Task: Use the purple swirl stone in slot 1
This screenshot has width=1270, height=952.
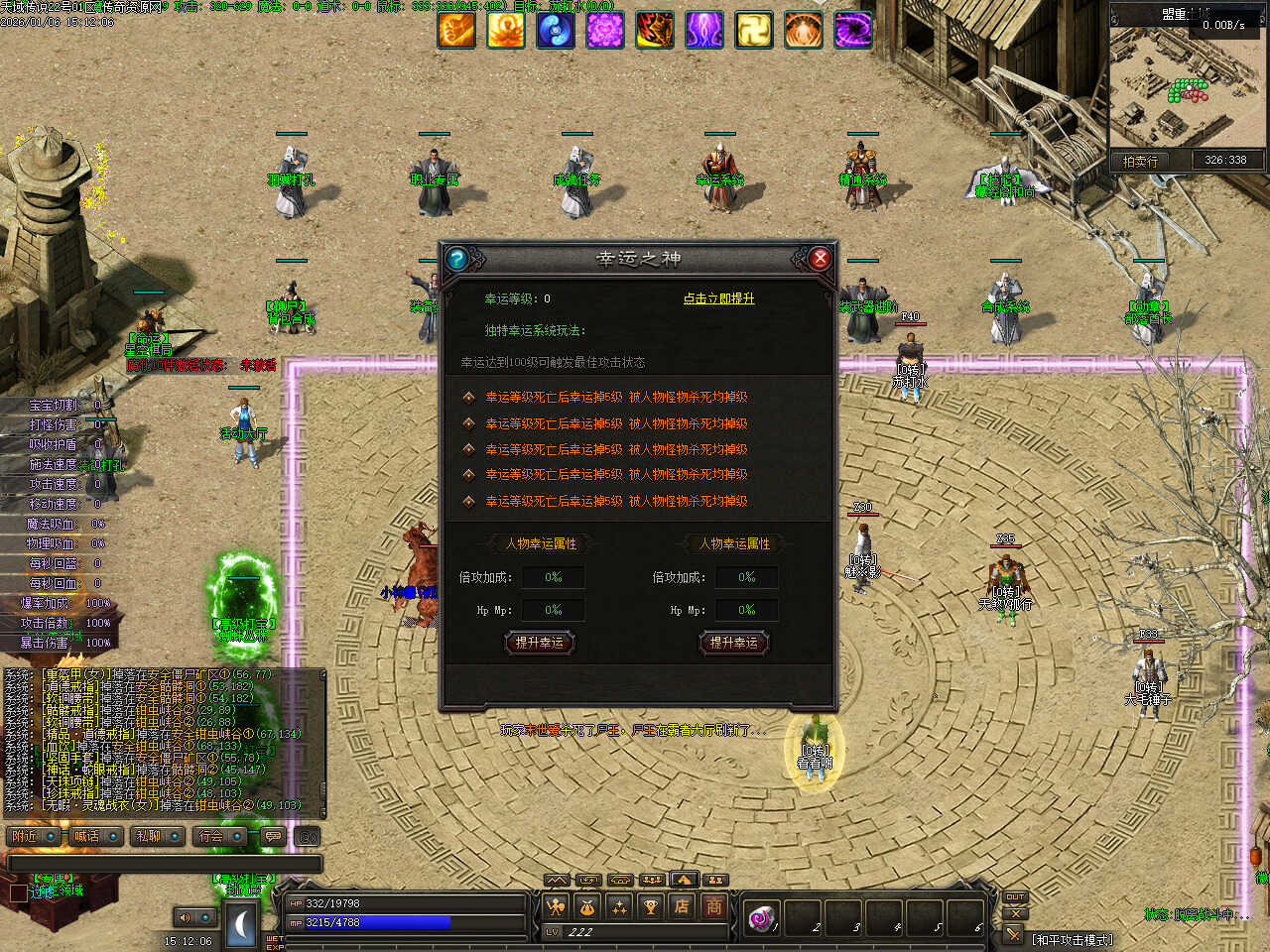Action: click(761, 917)
